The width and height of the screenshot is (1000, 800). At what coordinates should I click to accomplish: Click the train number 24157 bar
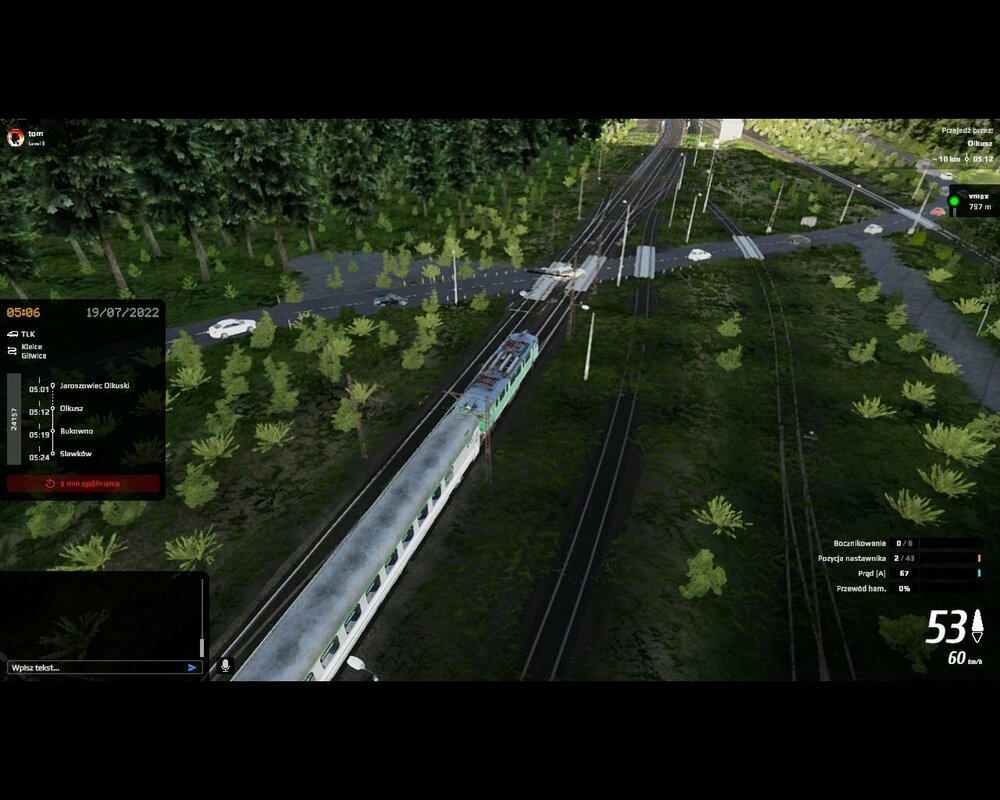coord(14,419)
